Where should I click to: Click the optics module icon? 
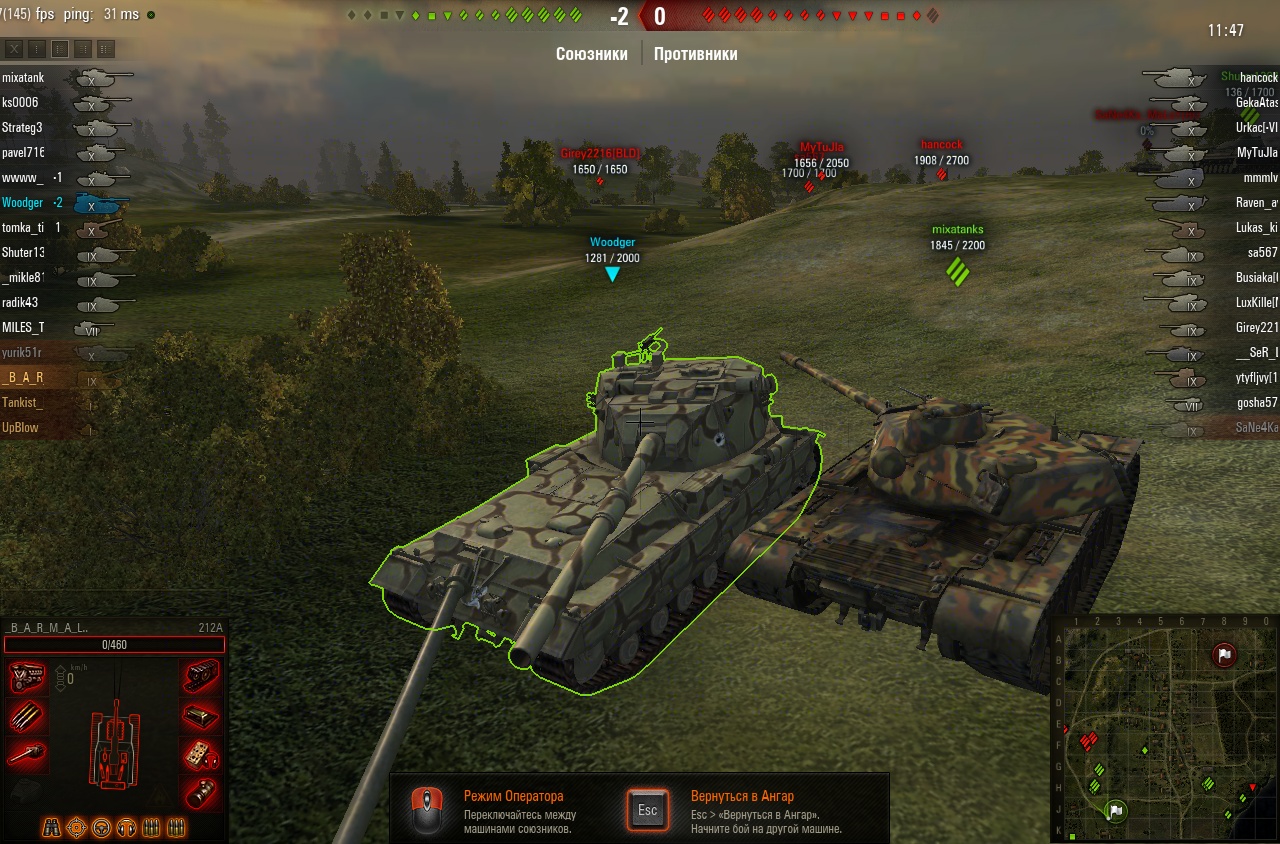pos(202,791)
